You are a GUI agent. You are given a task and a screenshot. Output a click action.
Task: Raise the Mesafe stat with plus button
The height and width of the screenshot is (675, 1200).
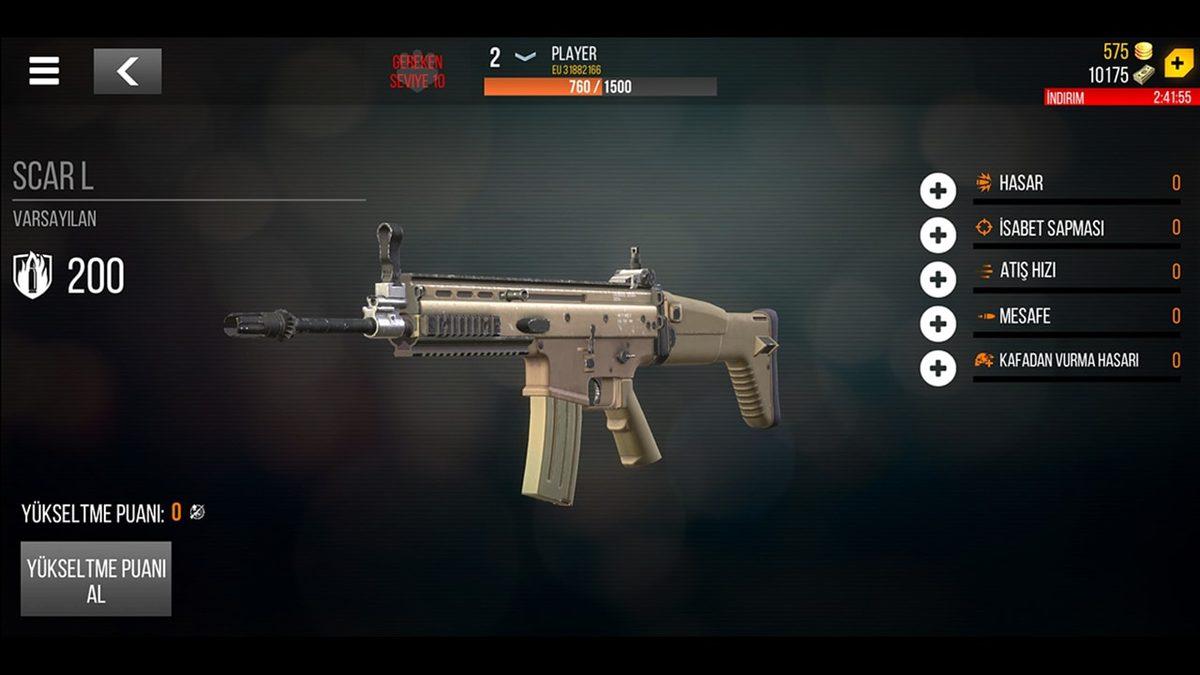coord(937,323)
